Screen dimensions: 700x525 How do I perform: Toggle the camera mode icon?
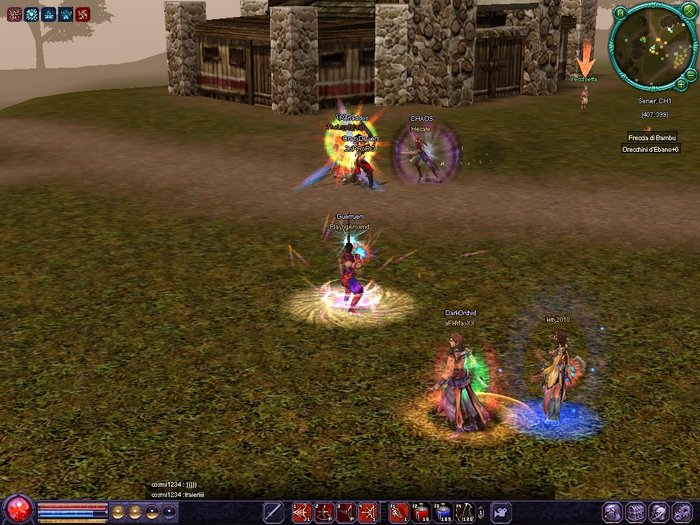(499, 513)
